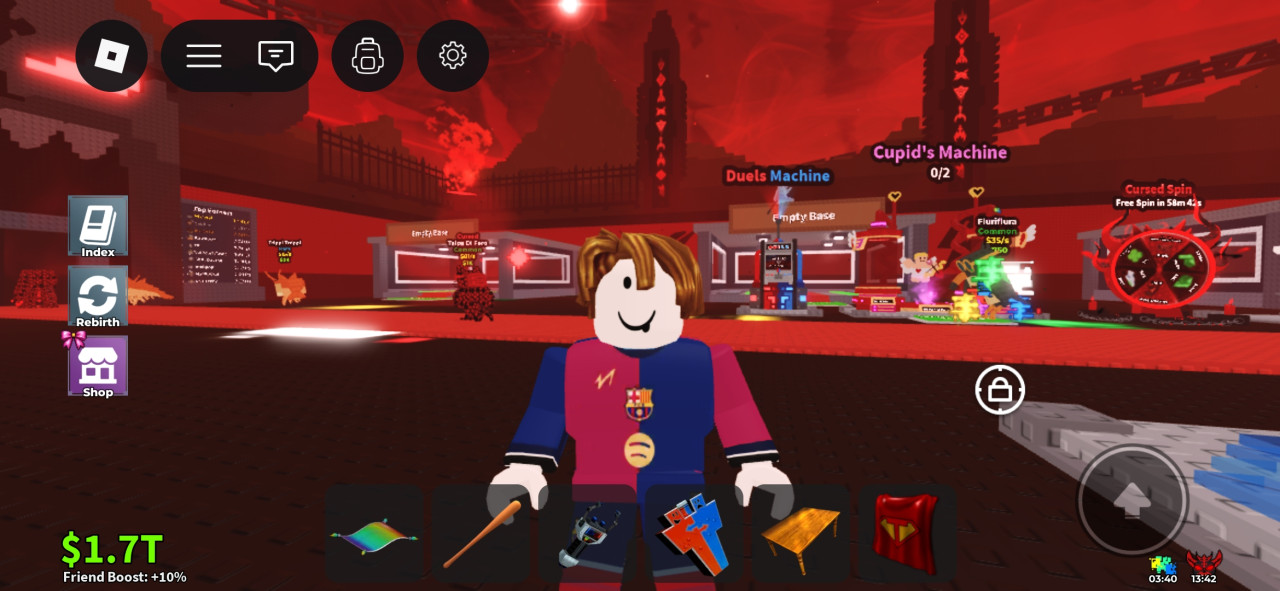Open the backpack inventory
Image resolution: width=1280 pixels, height=591 pixels.
tap(368, 56)
